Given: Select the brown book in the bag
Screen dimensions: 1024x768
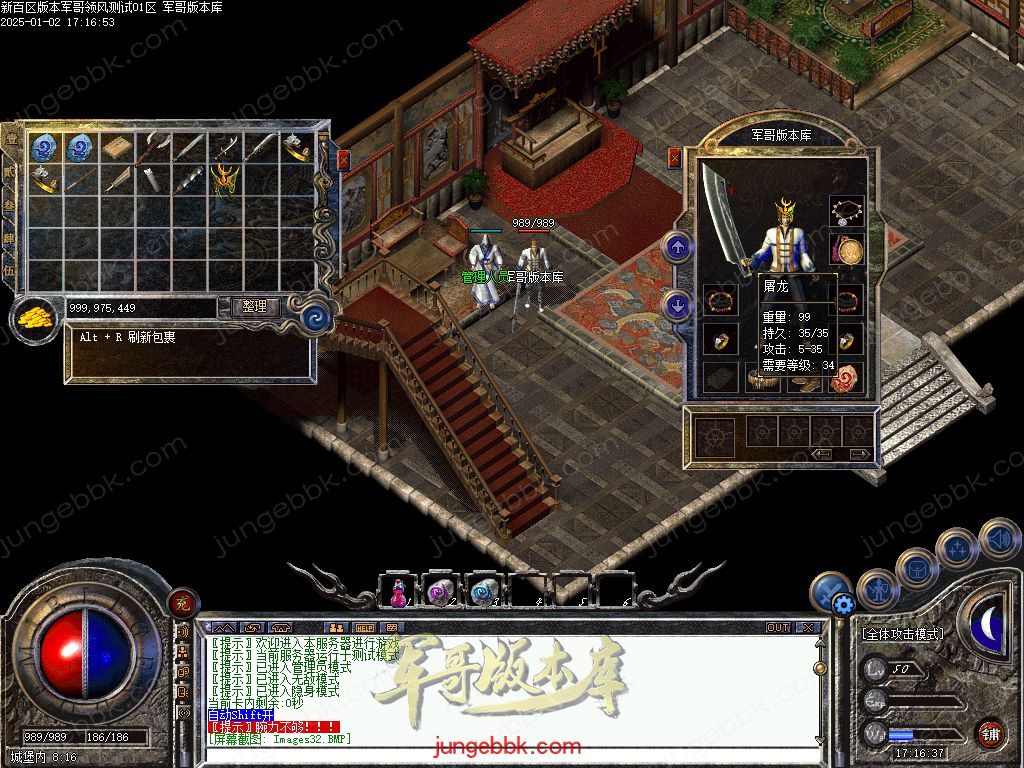Looking at the screenshot, I should tap(117, 148).
